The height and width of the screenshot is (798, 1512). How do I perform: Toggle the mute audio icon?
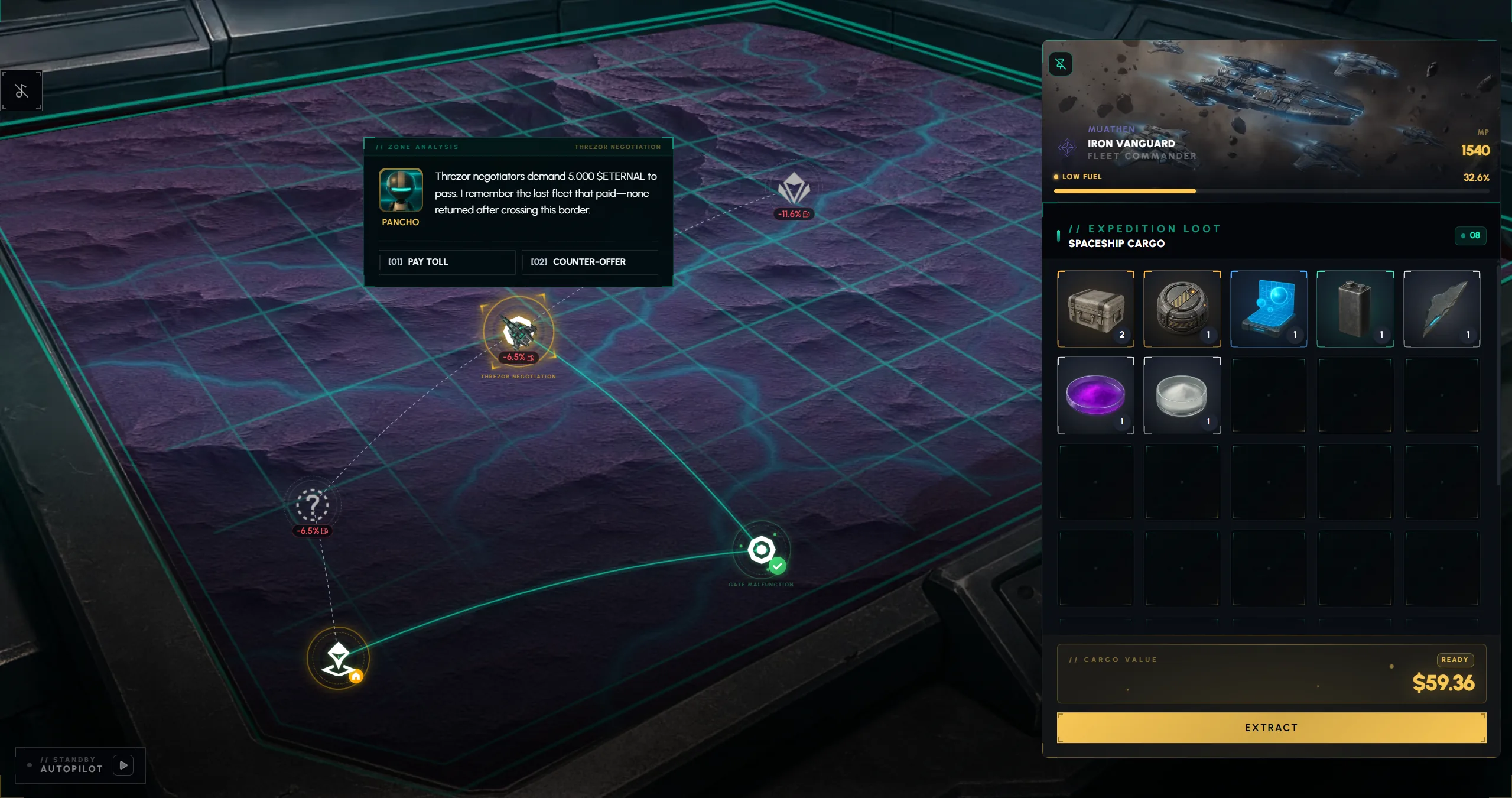21,90
